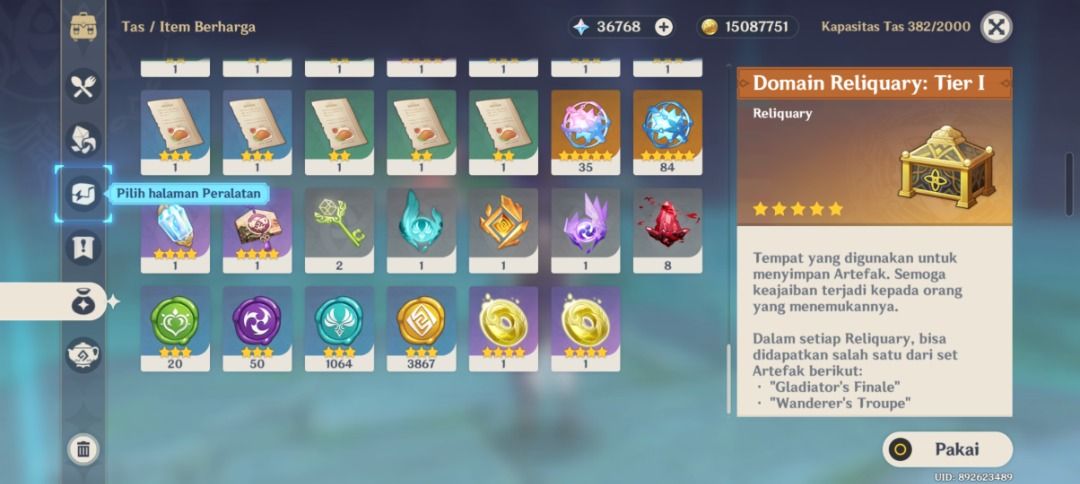Viewport: 1080px width, 484px height.
Task: Add Primogems with the plus button
Action: tap(664, 27)
